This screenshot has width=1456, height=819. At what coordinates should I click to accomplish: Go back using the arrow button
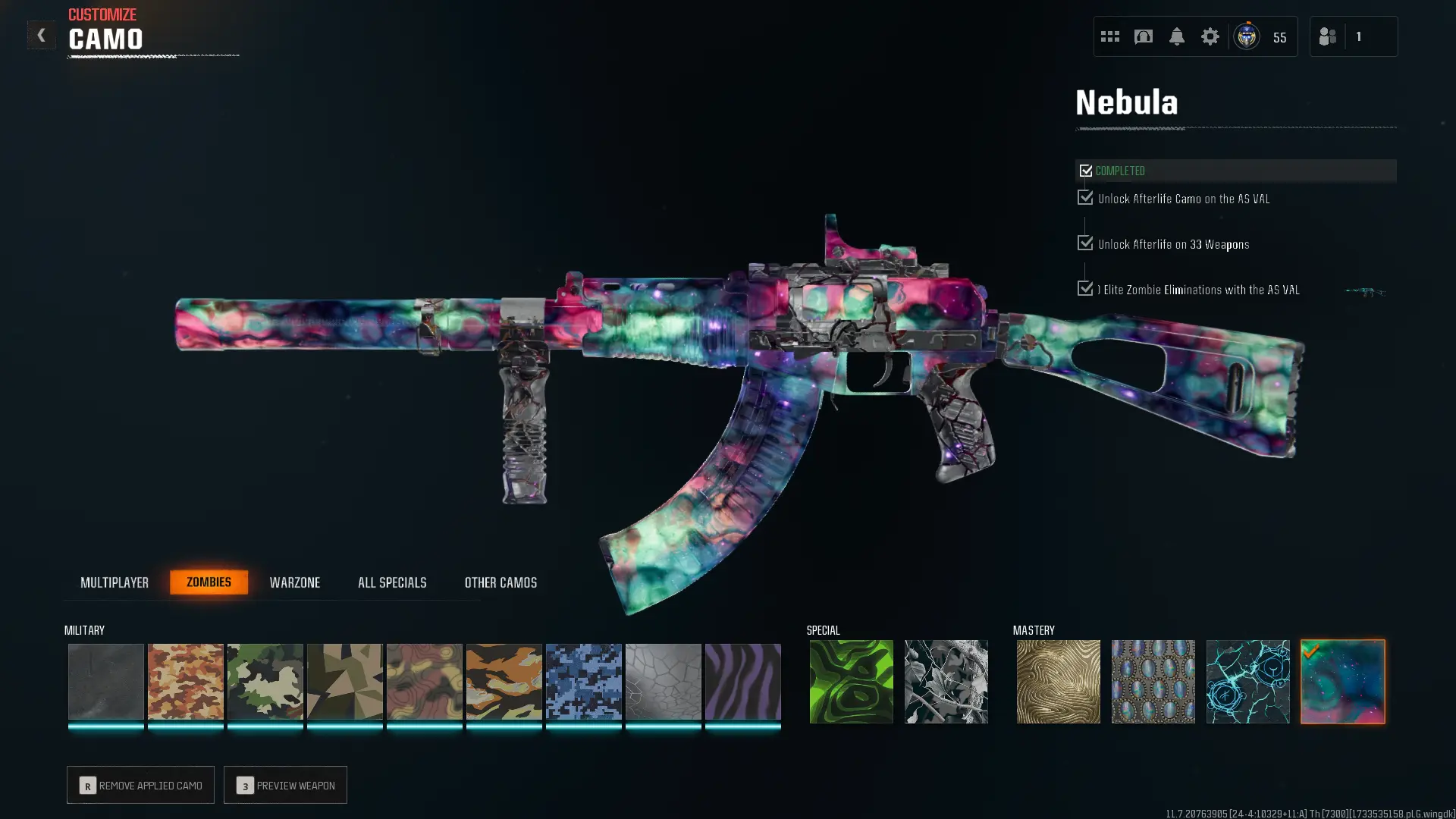point(41,35)
